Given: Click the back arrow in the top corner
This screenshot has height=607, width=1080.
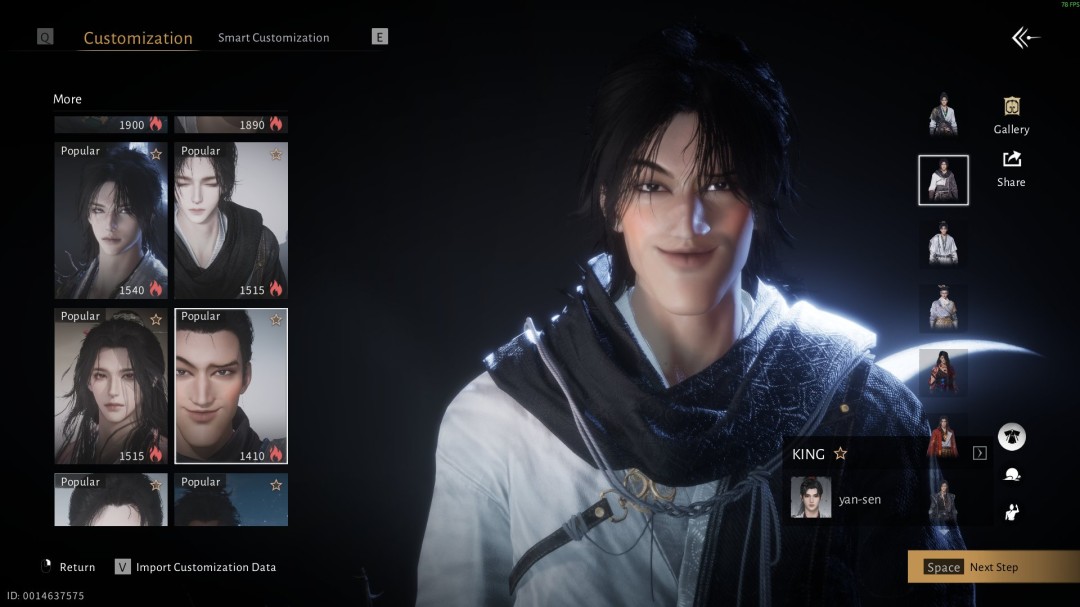Looking at the screenshot, I should click(1025, 38).
